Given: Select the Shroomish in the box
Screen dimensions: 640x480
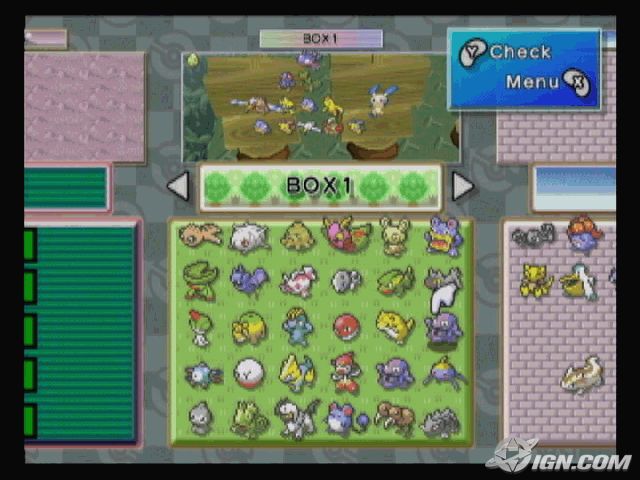Looking at the screenshot, I should coord(297,237).
